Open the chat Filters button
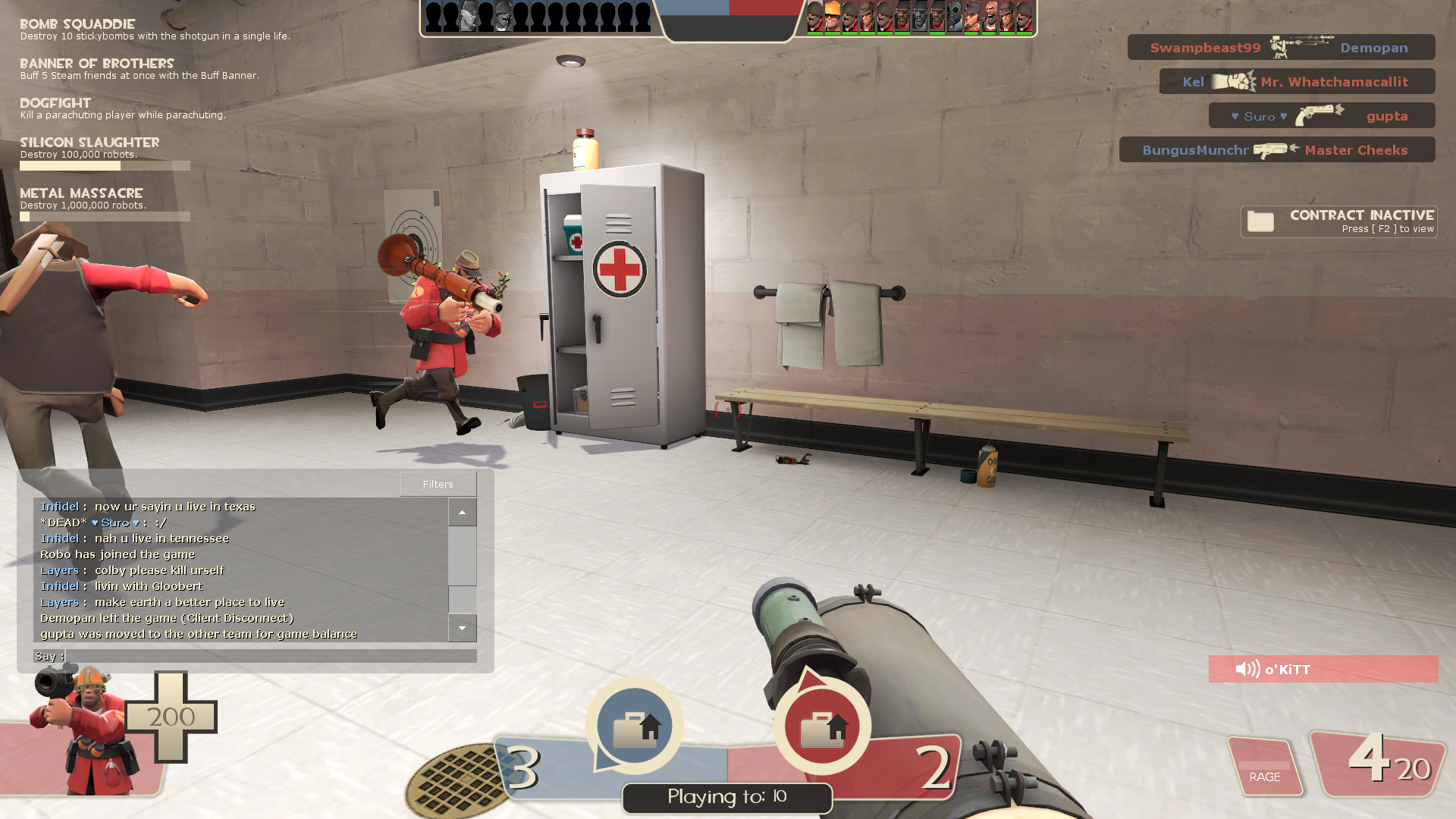Screen dimensions: 1456x819 tap(438, 484)
